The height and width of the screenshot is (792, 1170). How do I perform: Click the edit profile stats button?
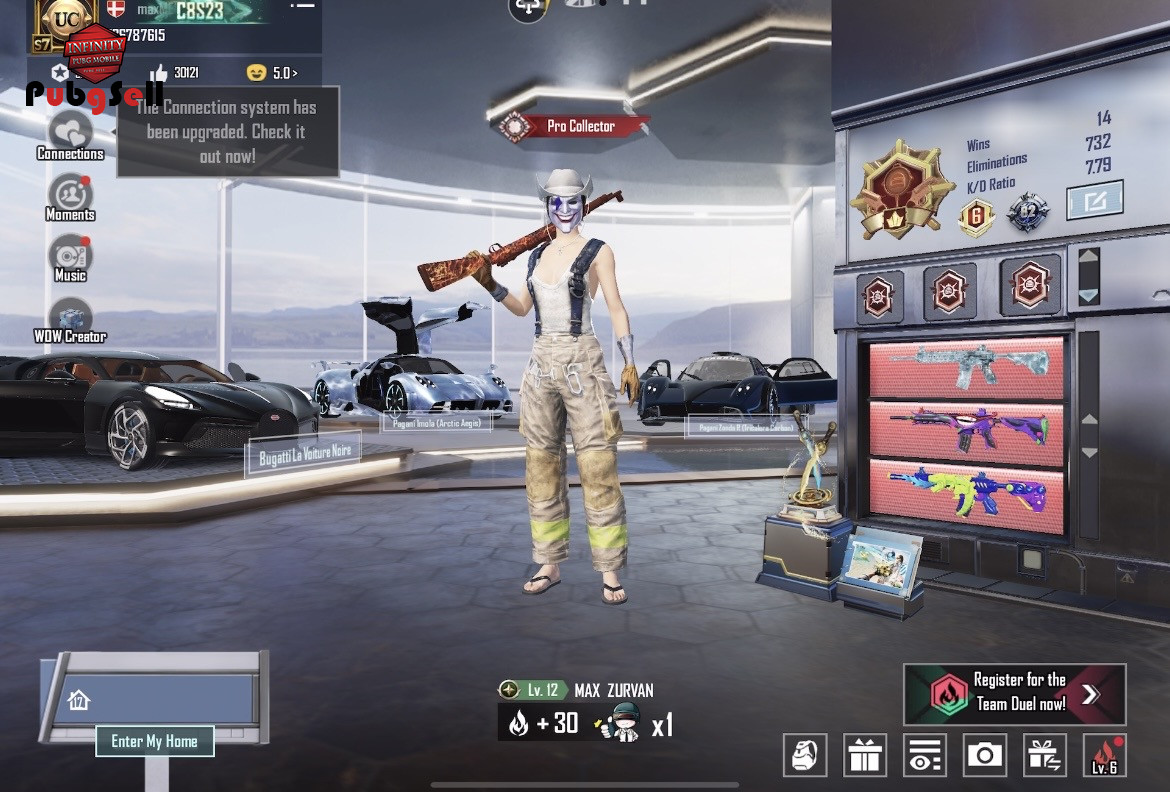[x=1094, y=200]
